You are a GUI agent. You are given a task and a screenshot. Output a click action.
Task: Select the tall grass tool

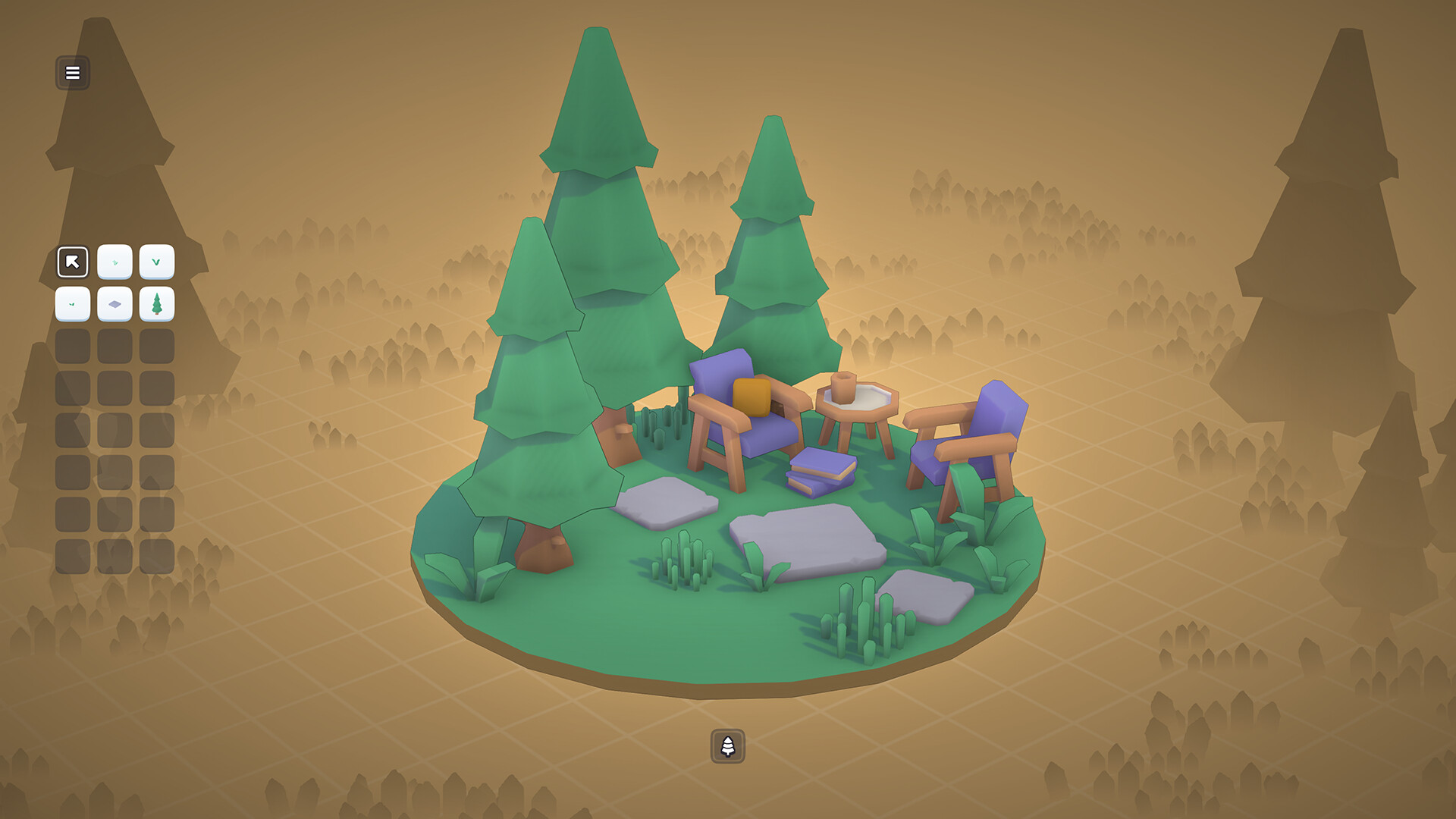click(x=158, y=262)
